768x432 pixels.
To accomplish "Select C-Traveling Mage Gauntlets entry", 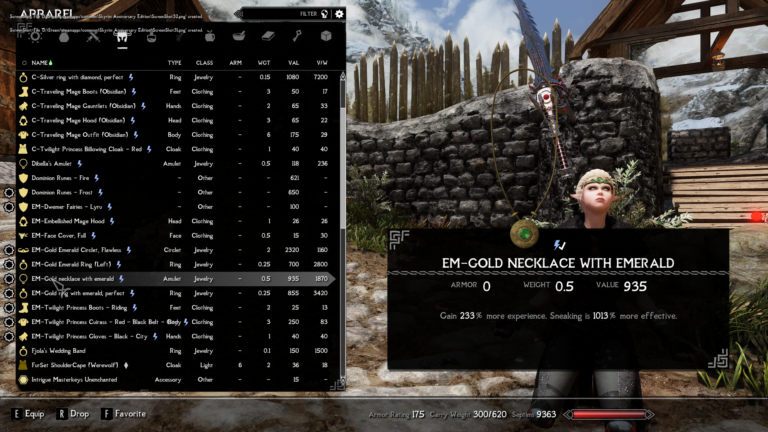I will (x=97, y=105).
